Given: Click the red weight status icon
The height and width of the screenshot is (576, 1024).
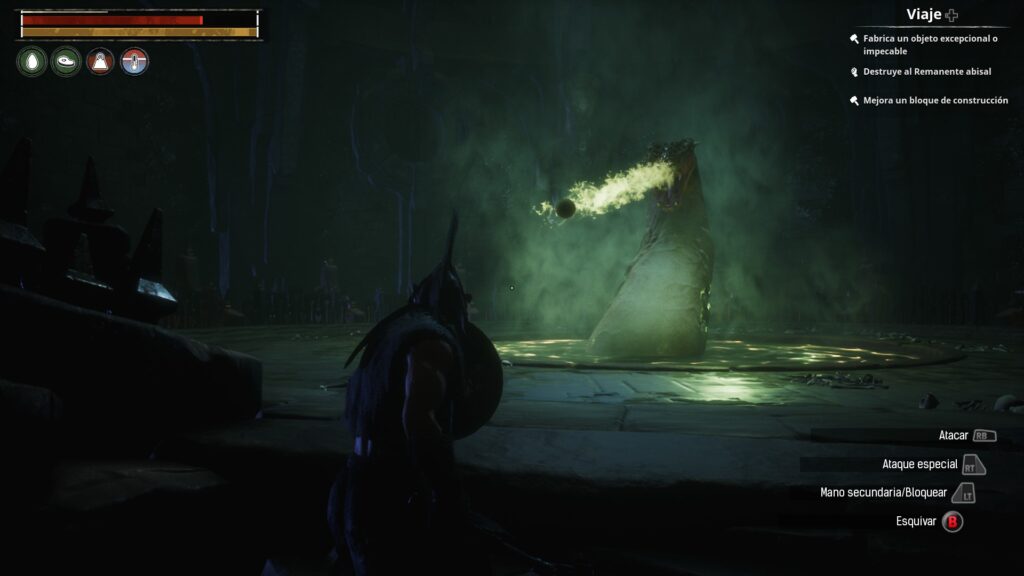Looking at the screenshot, I should pyautogui.click(x=100, y=62).
